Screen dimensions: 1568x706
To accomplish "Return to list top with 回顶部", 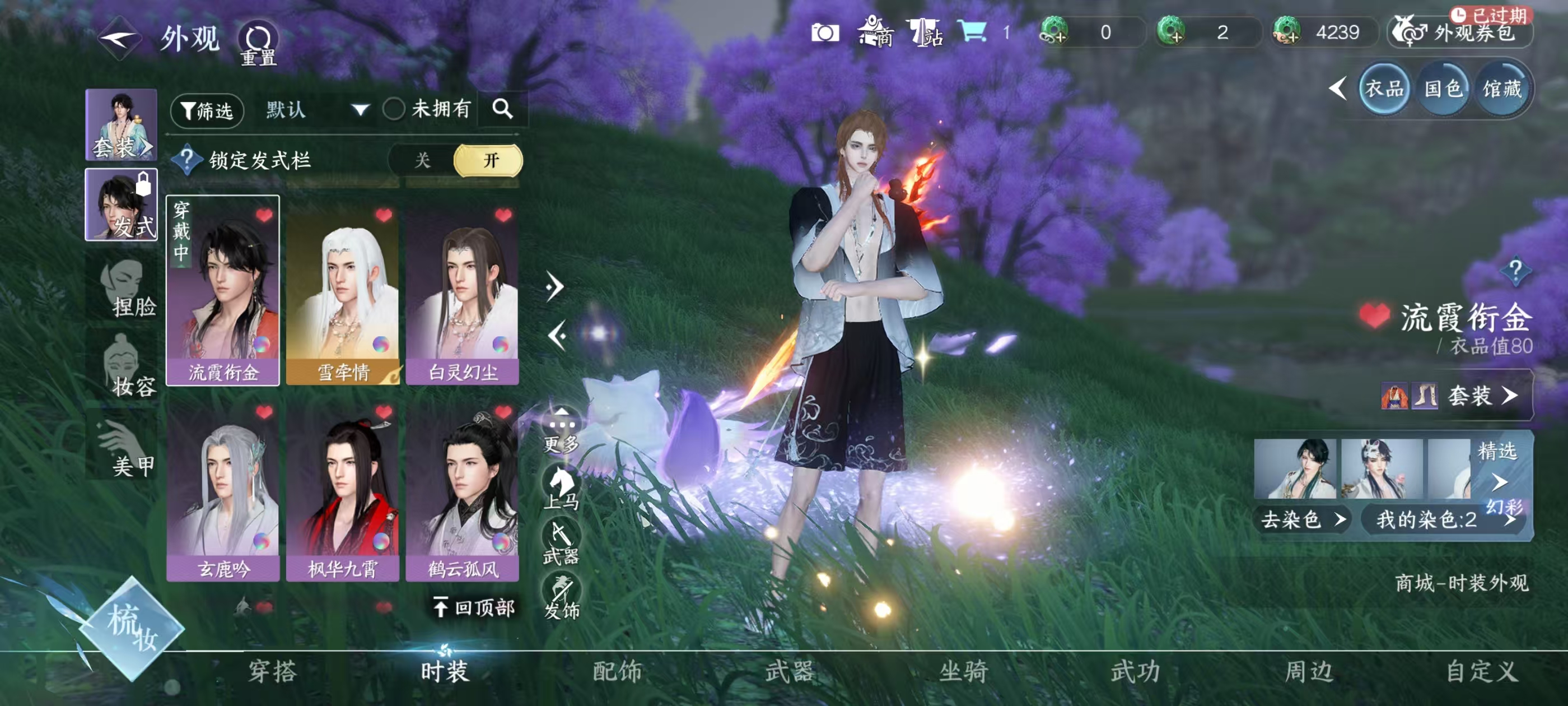I will (475, 607).
